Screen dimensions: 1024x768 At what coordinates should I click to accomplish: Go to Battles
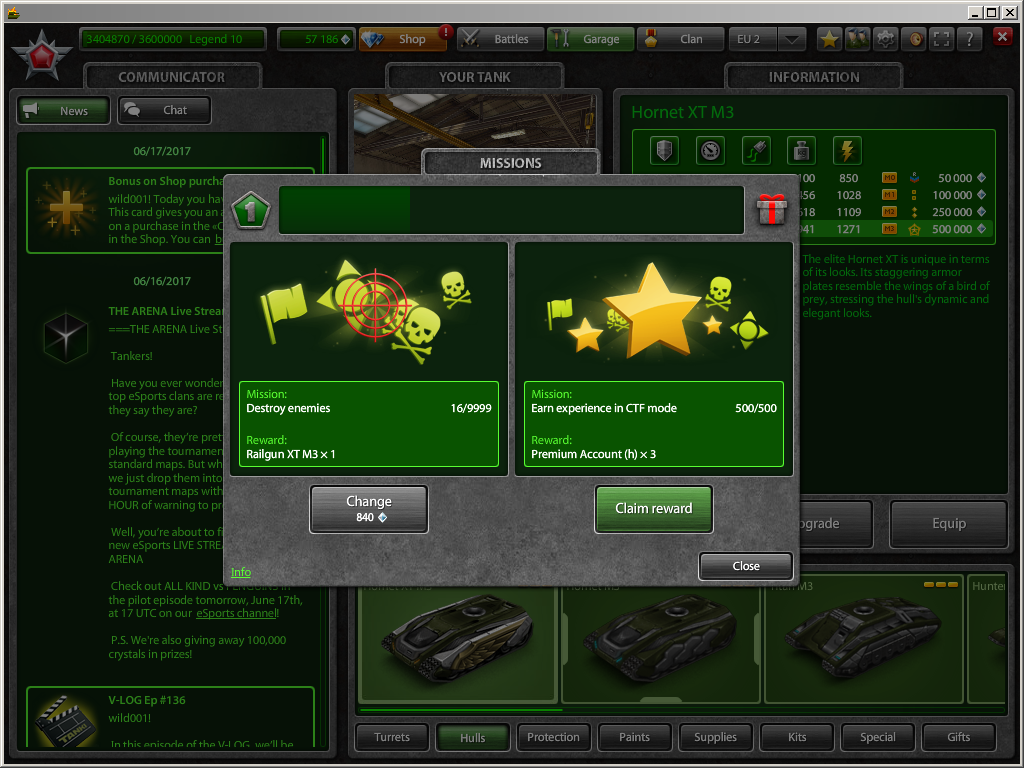pyautogui.click(x=501, y=40)
